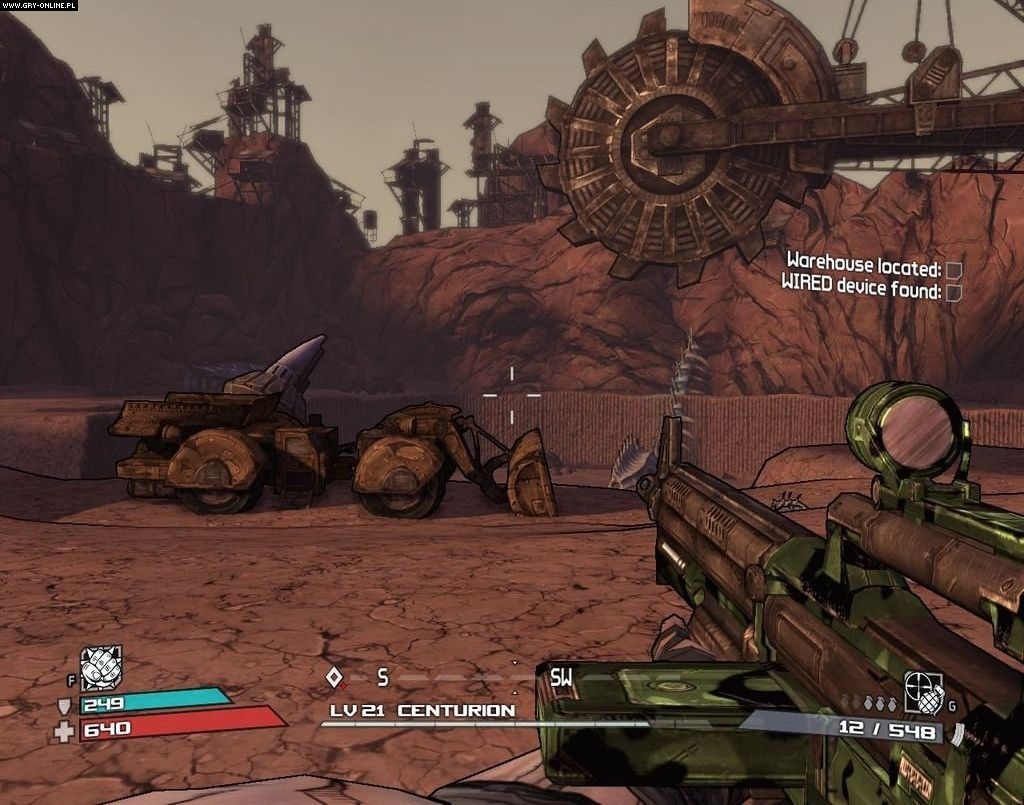1024x805 pixels.
Task: Select the grenade icon beside the ammo count
Action: pyautogui.click(x=923, y=691)
